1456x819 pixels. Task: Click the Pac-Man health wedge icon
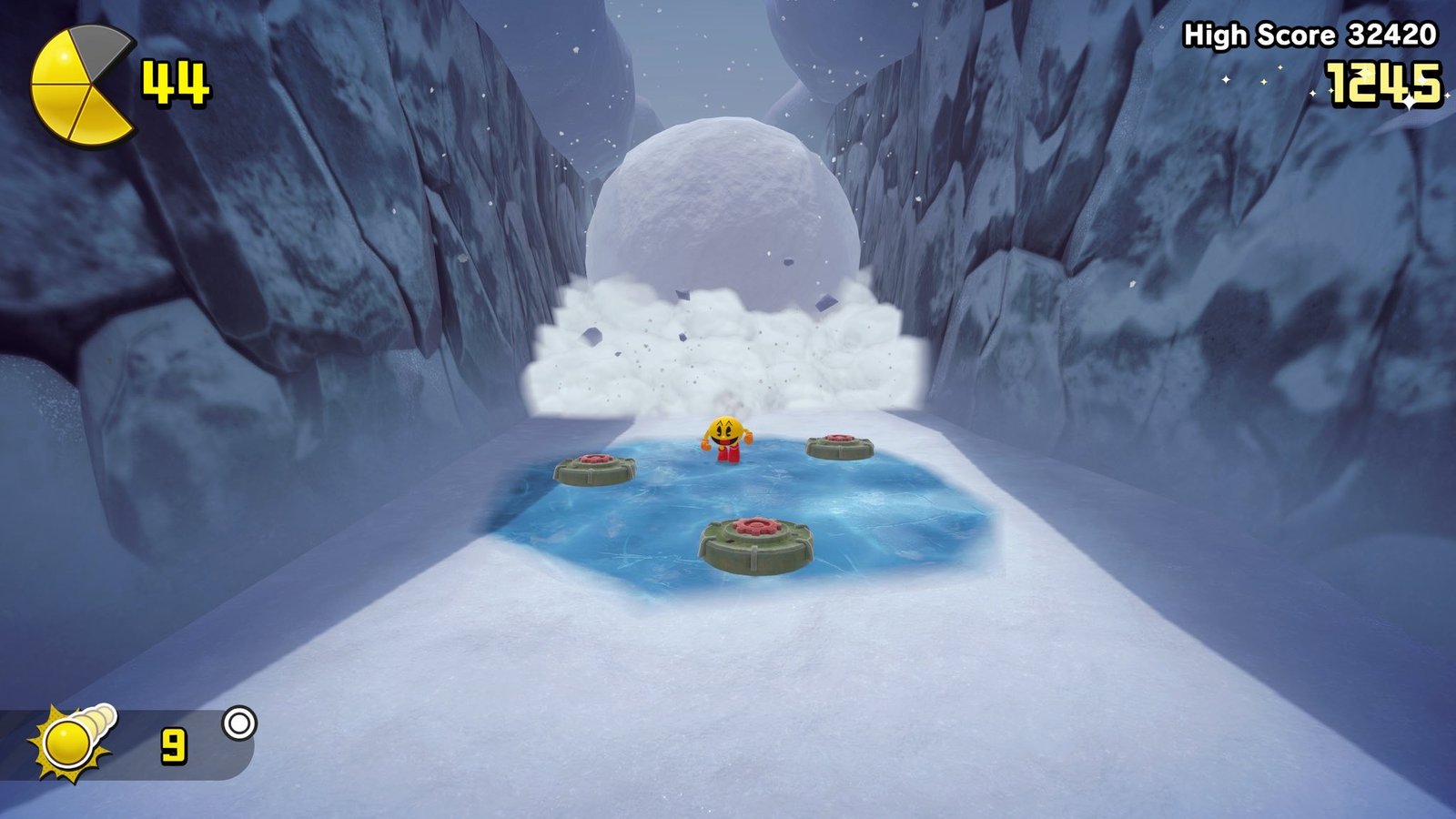[81, 86]
